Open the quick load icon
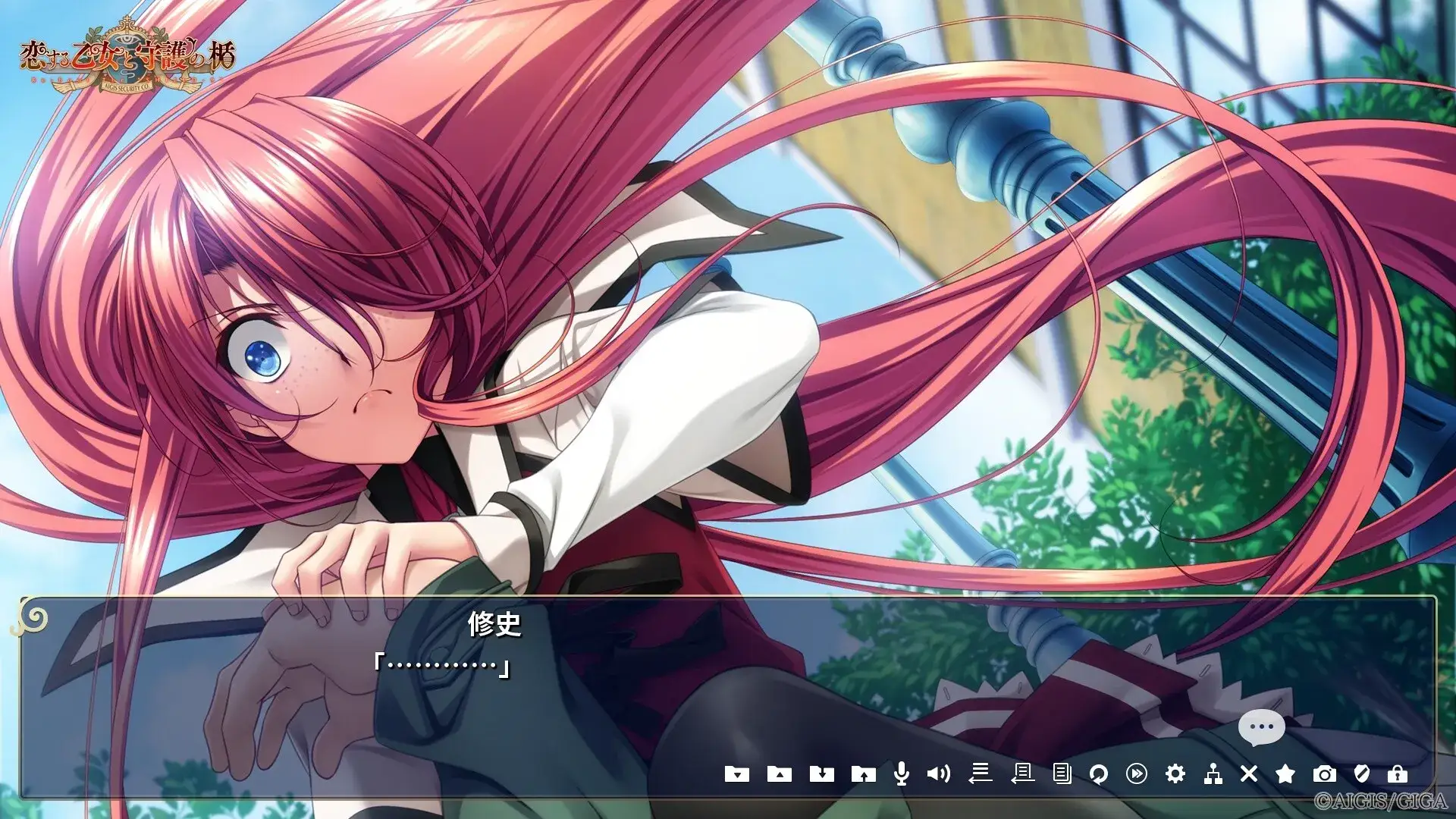This screenshot has height=819, width=1456. 779,773
